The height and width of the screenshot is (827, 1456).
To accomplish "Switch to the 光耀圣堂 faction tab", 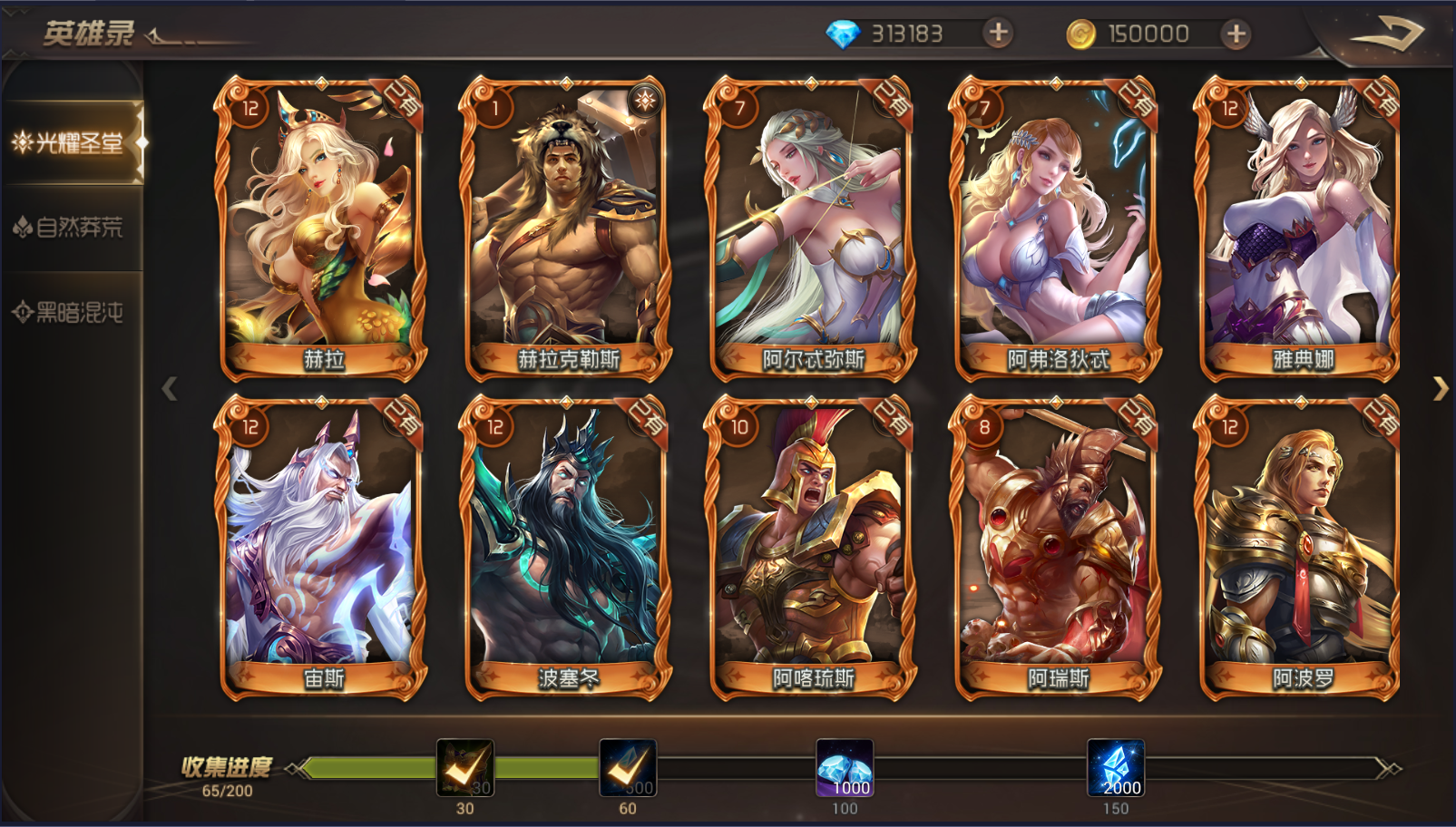I will 71,142.
